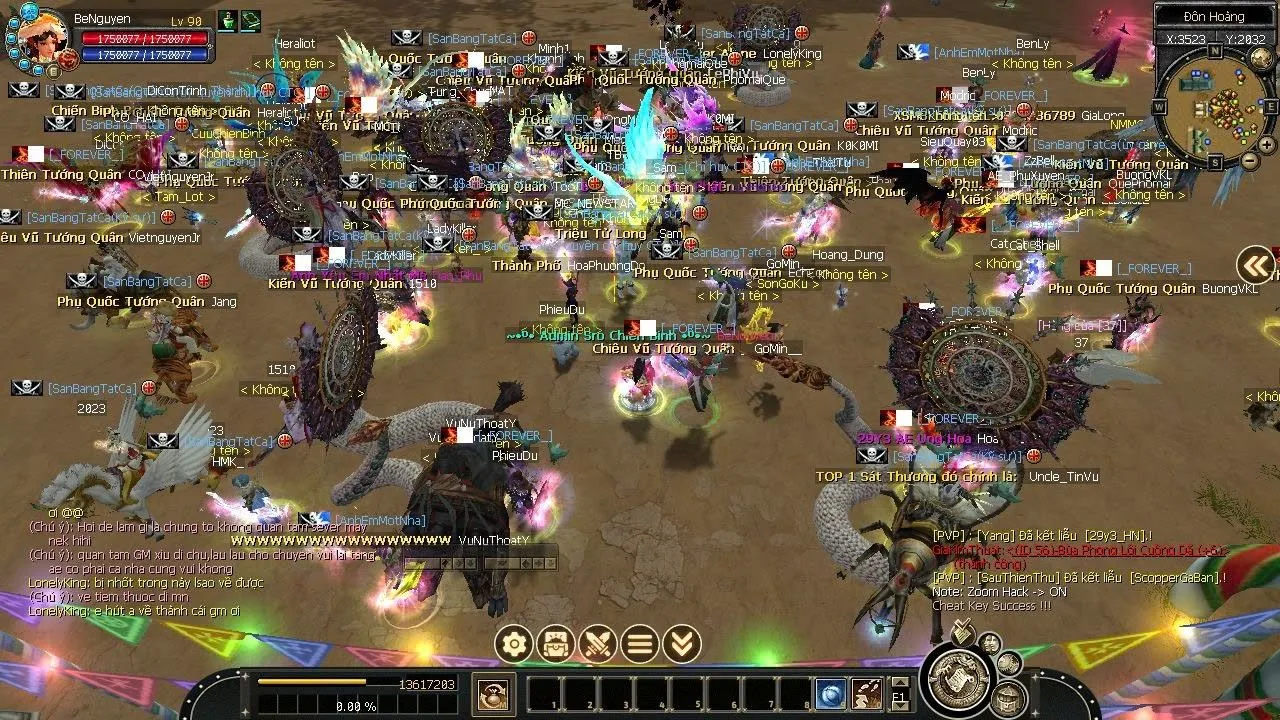Open the inventory chest icon

(x=555, y=644)
